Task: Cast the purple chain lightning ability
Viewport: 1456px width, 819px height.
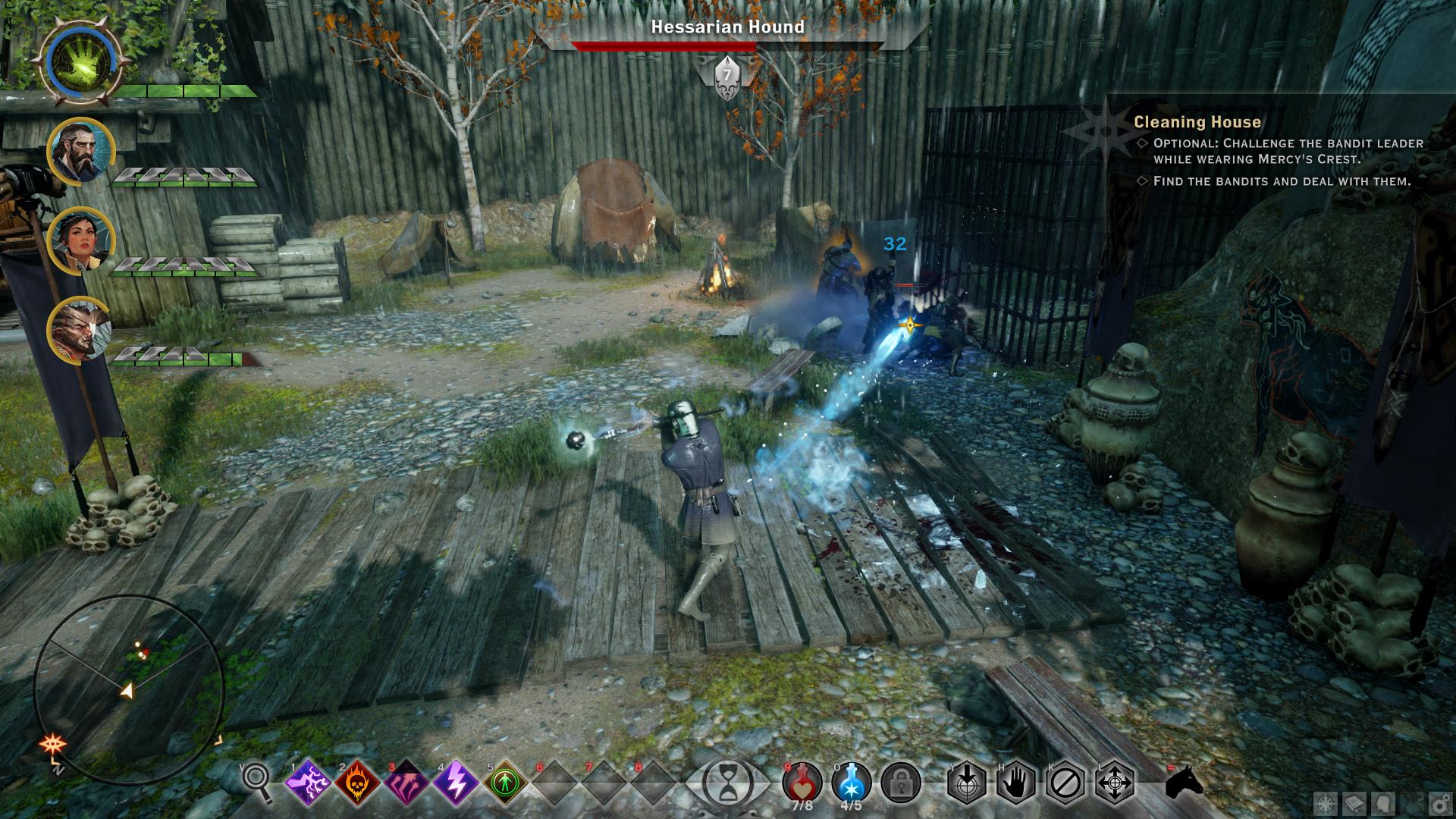Action: pos(308,782)
